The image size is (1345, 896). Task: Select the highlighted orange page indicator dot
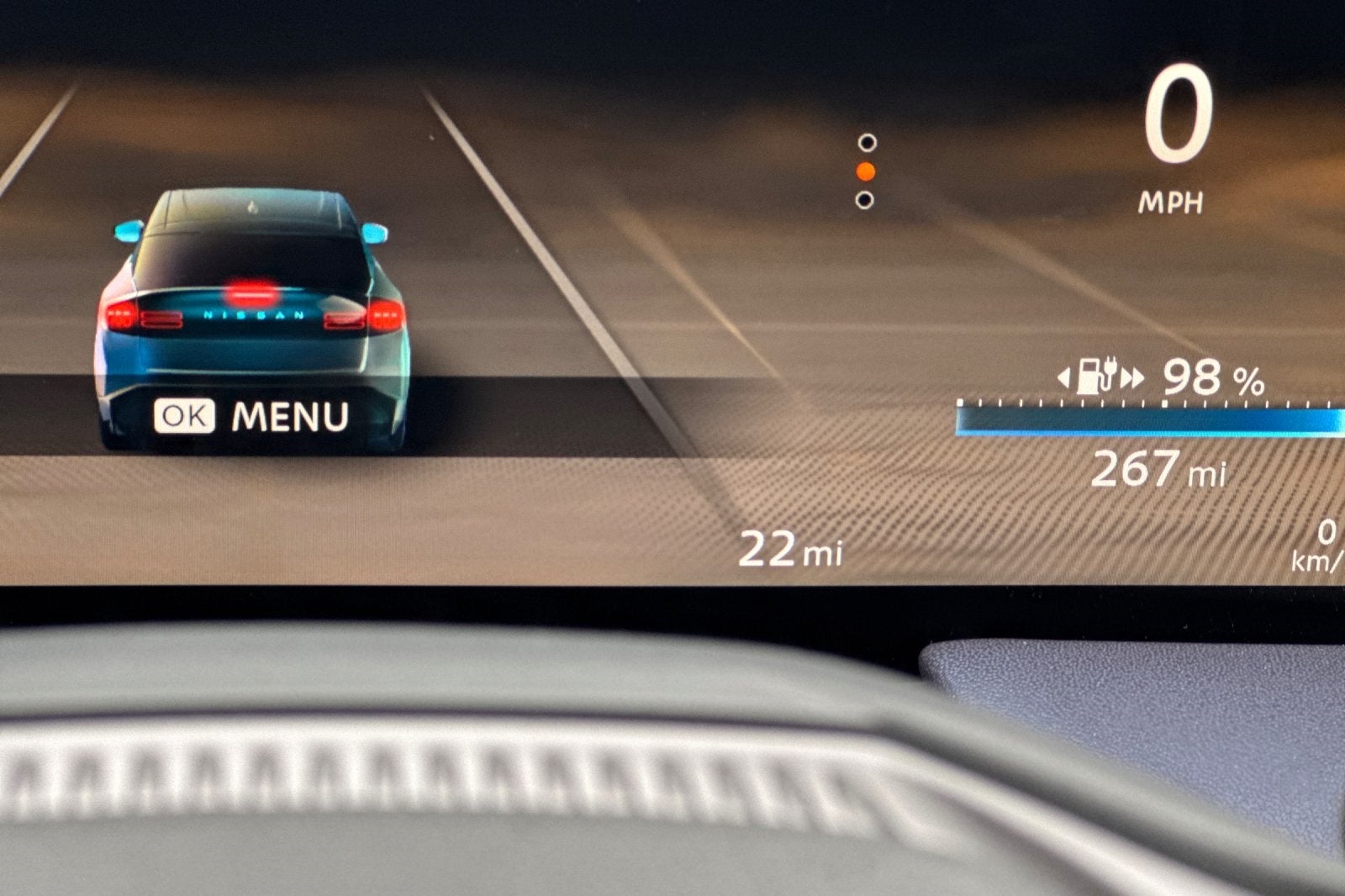point(865,171)
